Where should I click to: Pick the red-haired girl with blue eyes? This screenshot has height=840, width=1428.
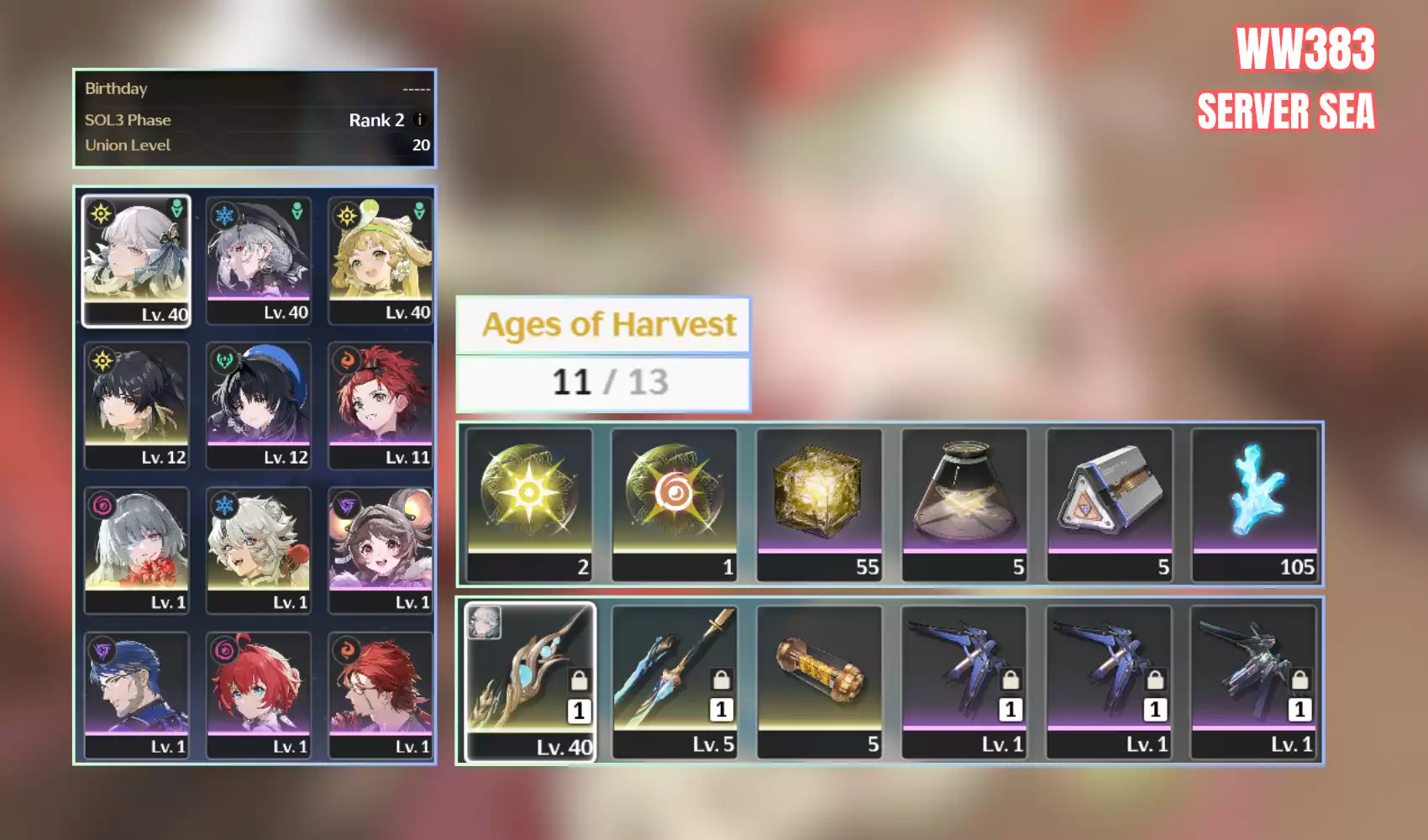point(259,695)
